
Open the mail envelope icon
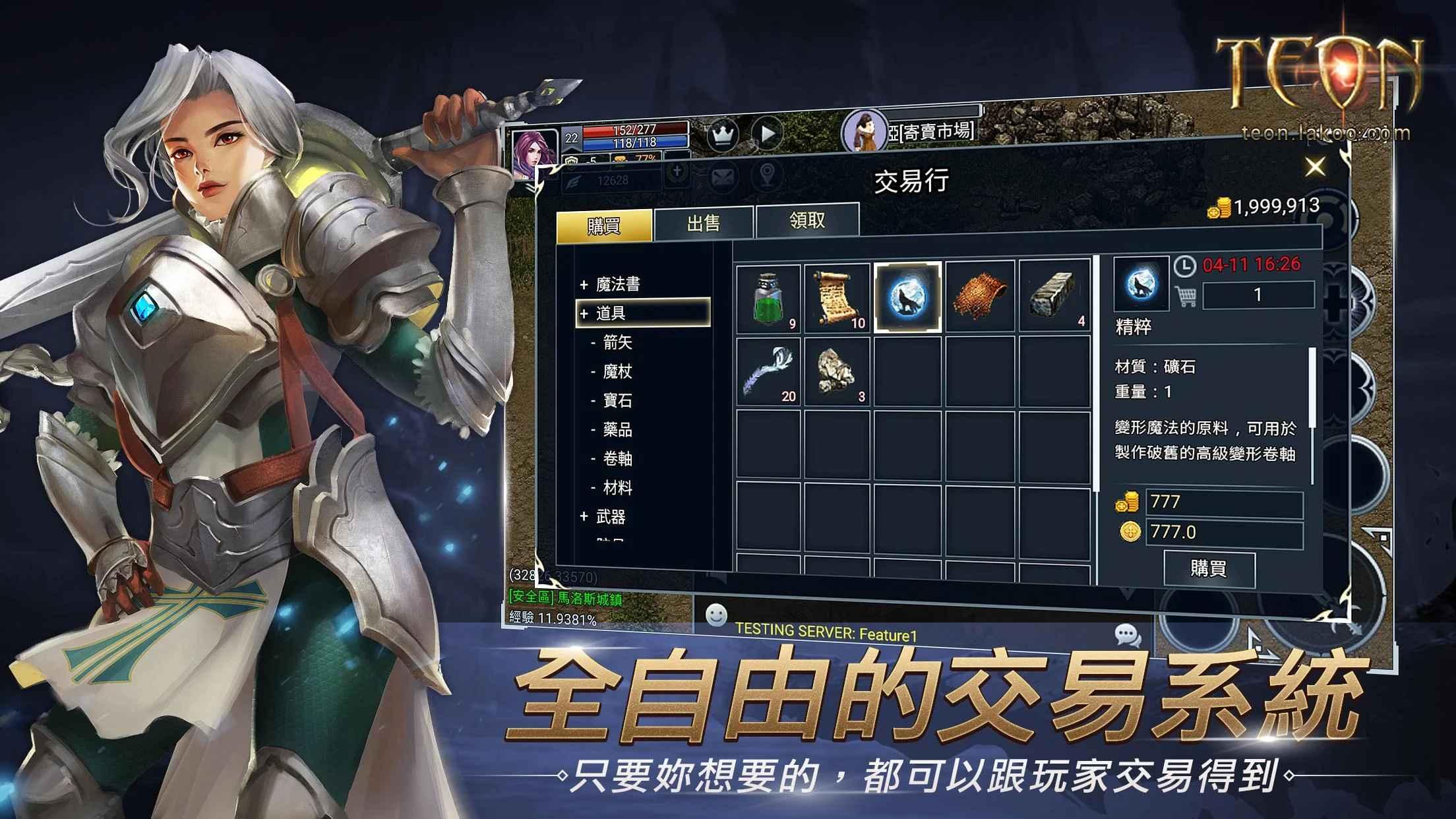pos(721,176)
